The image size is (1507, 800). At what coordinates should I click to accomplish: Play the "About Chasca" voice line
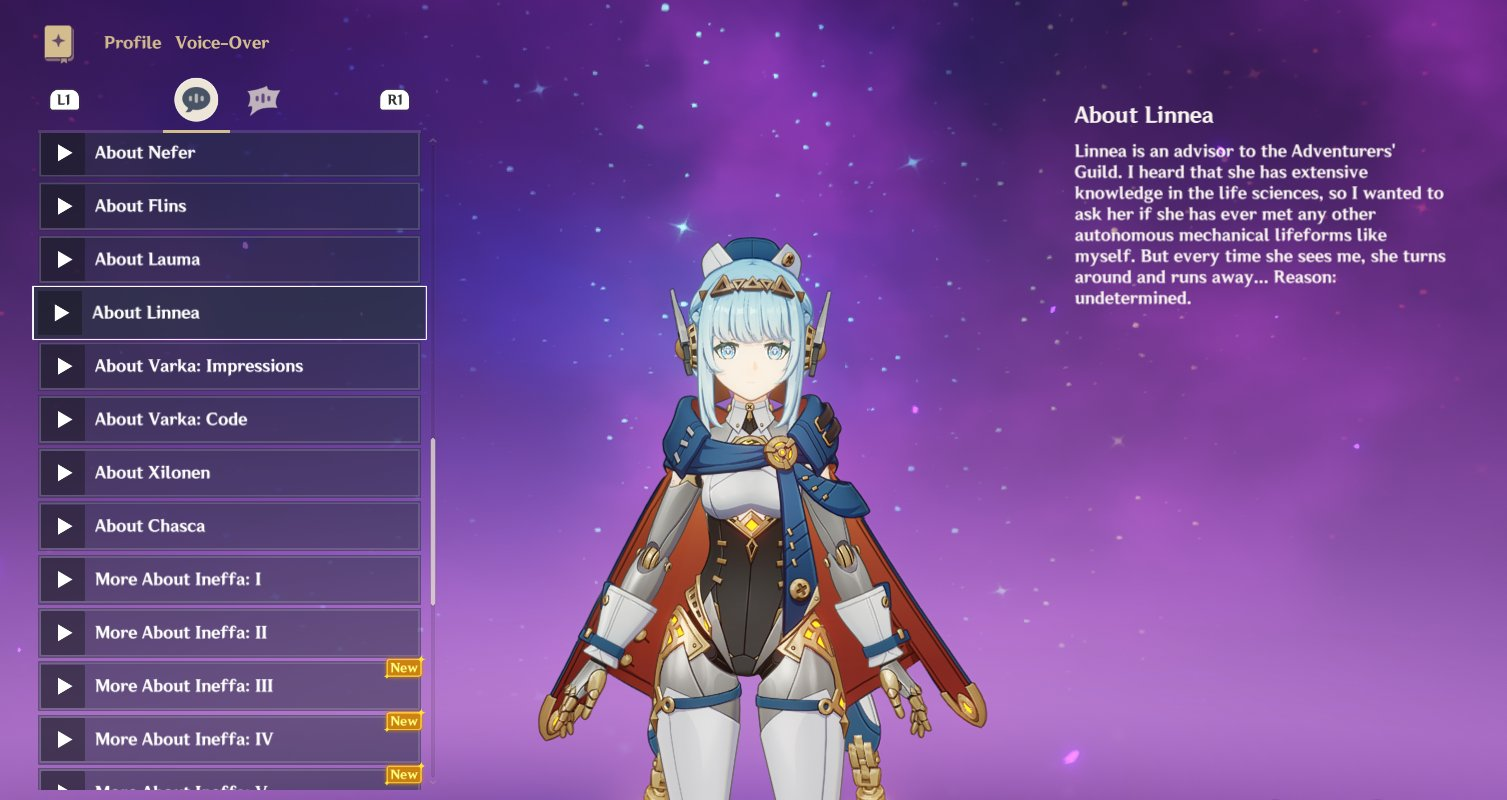point(63,525)
